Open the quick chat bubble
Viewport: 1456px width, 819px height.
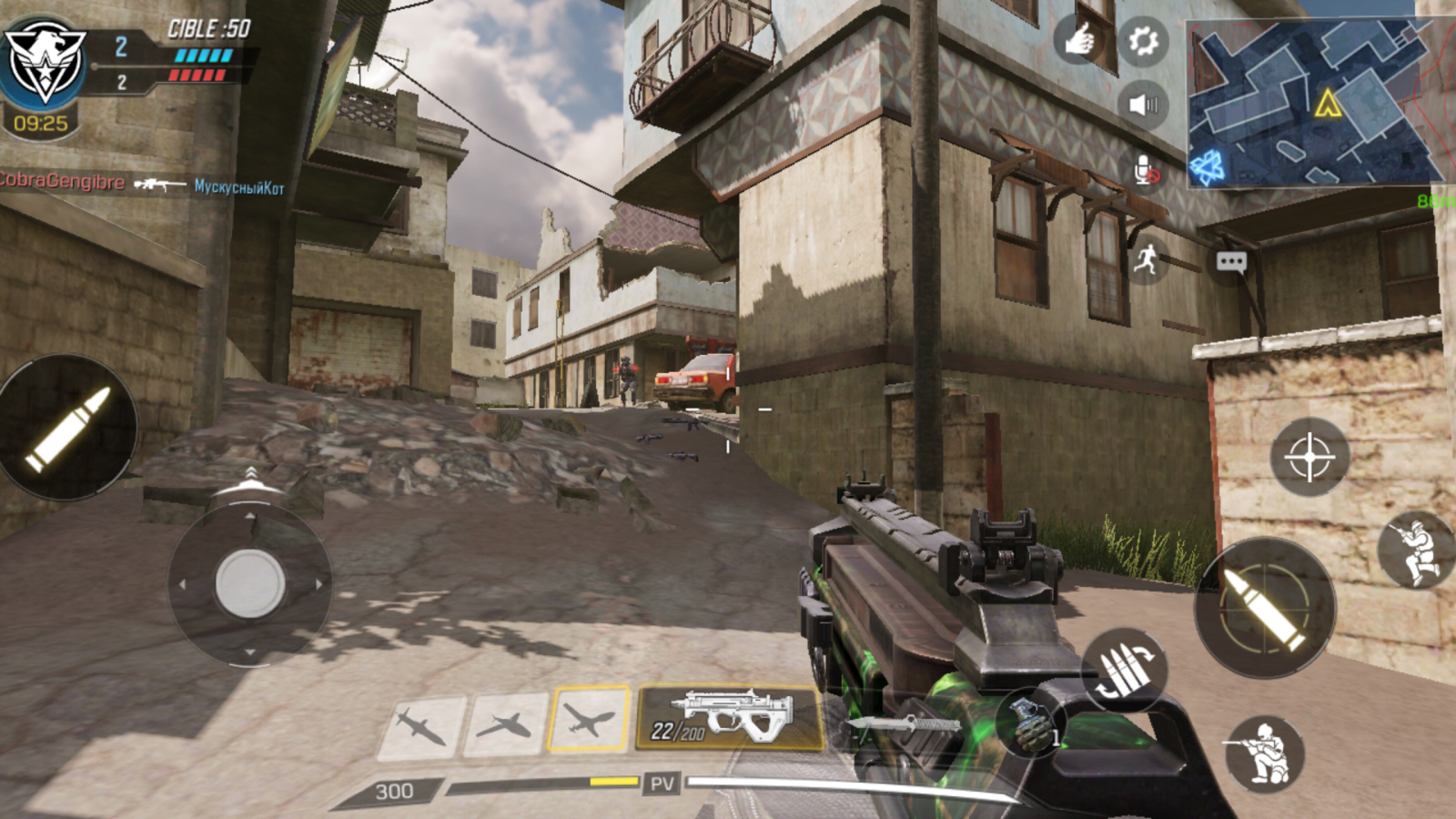(1231, 263)
